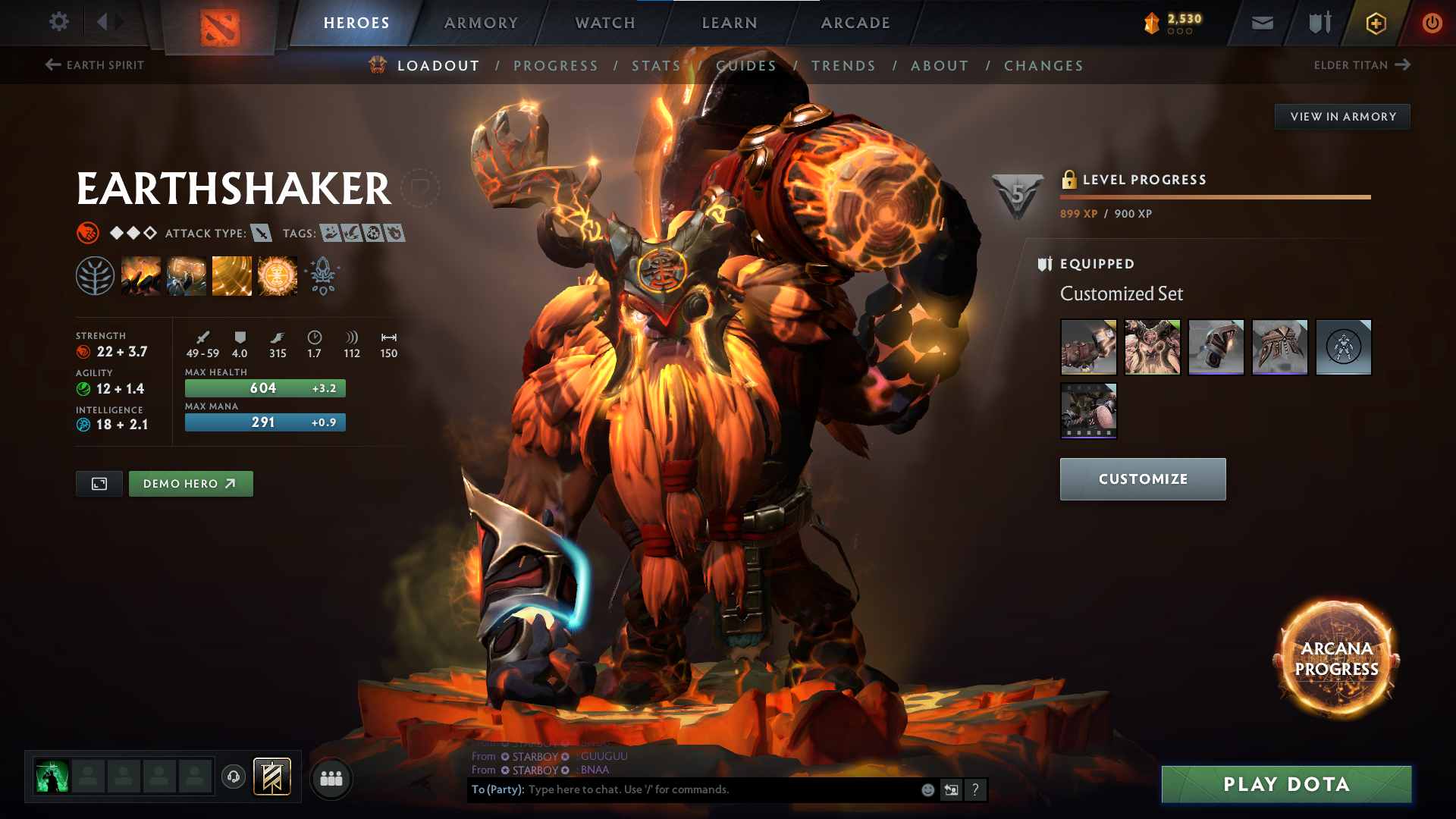The image size is (1456, 819).
Task: Open the mail/notifications envelope icon
Action: tap(1261, 23)
